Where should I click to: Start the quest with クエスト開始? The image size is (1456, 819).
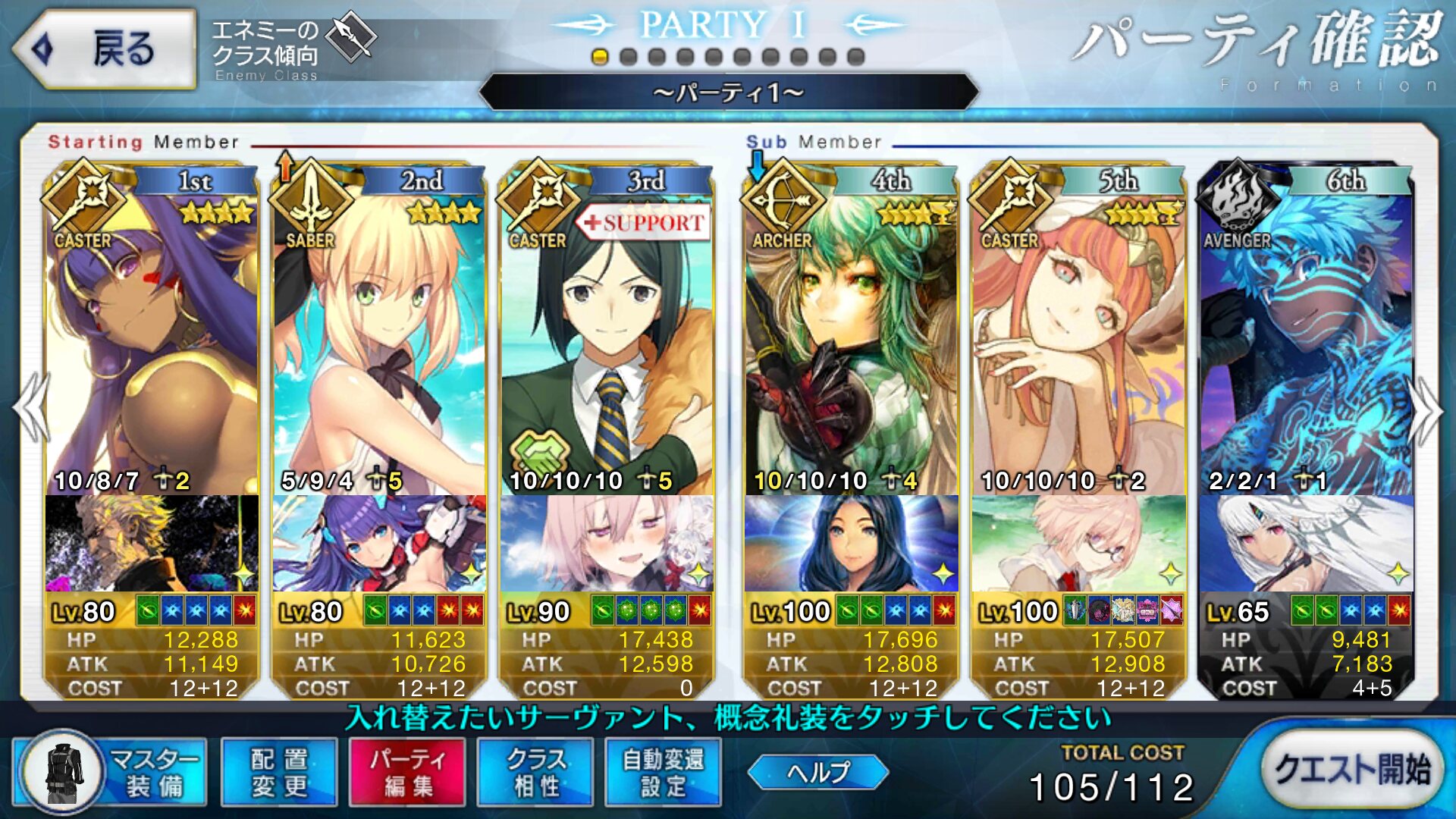1352,769
